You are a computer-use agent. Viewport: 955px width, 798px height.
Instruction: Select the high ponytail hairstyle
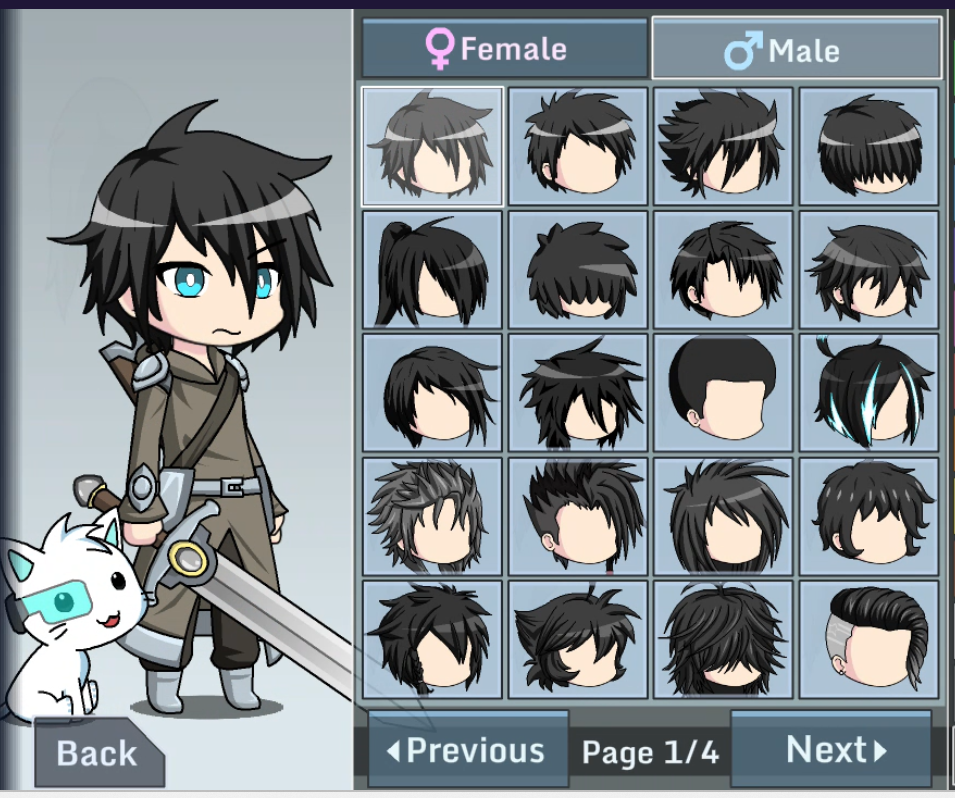click(432, 269)
